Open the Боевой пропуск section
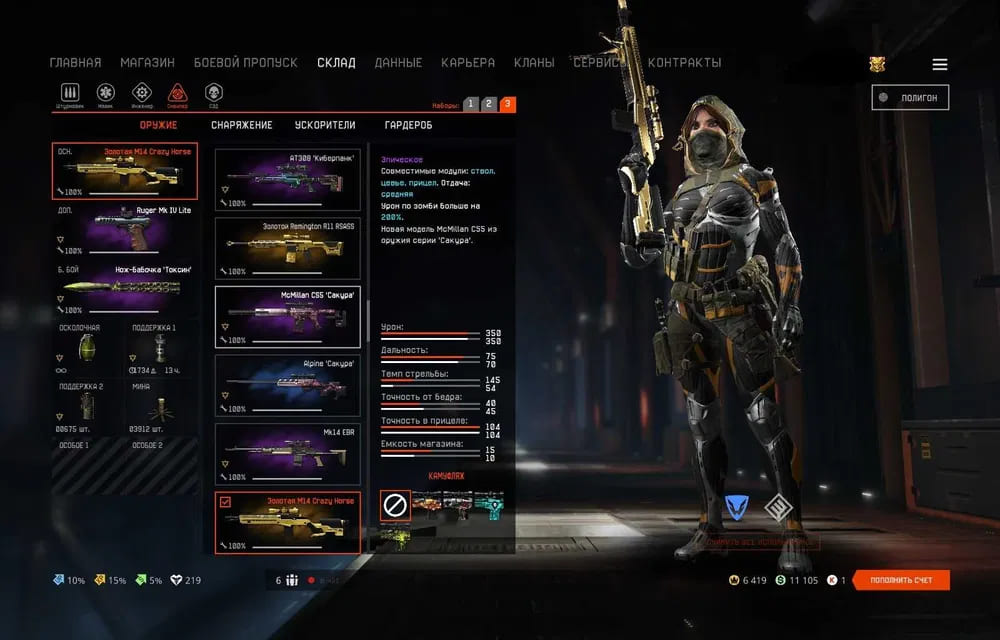 245,62
